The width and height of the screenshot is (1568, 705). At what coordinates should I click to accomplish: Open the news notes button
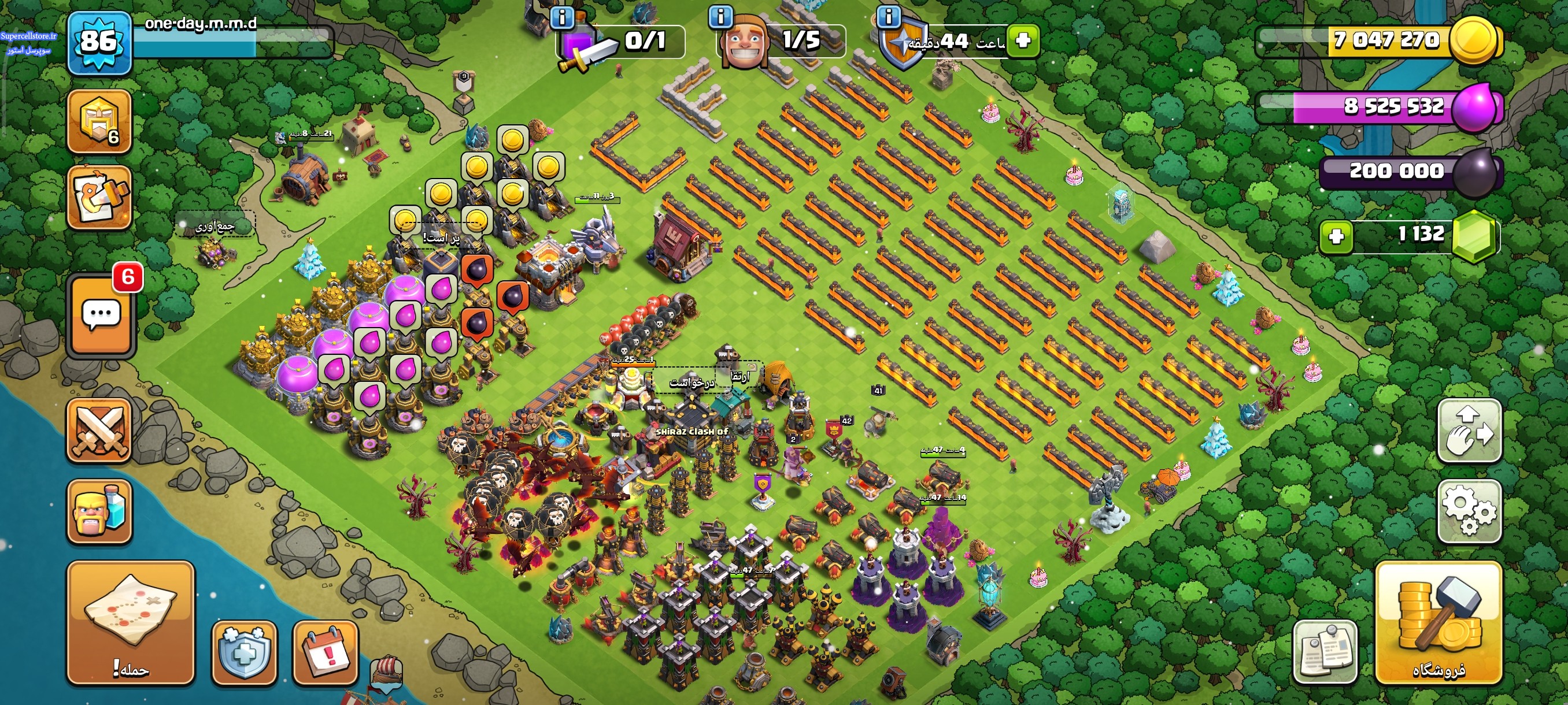point(1325,651)
